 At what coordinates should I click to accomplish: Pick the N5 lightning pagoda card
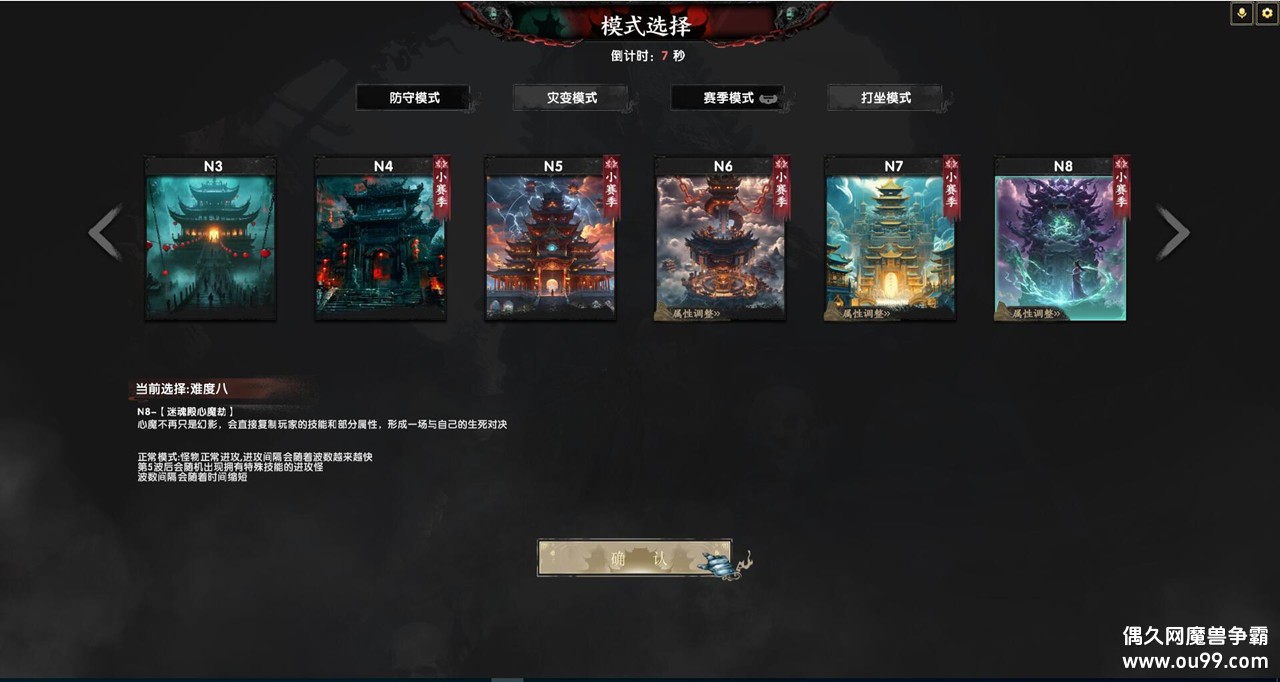click(550, 245)
